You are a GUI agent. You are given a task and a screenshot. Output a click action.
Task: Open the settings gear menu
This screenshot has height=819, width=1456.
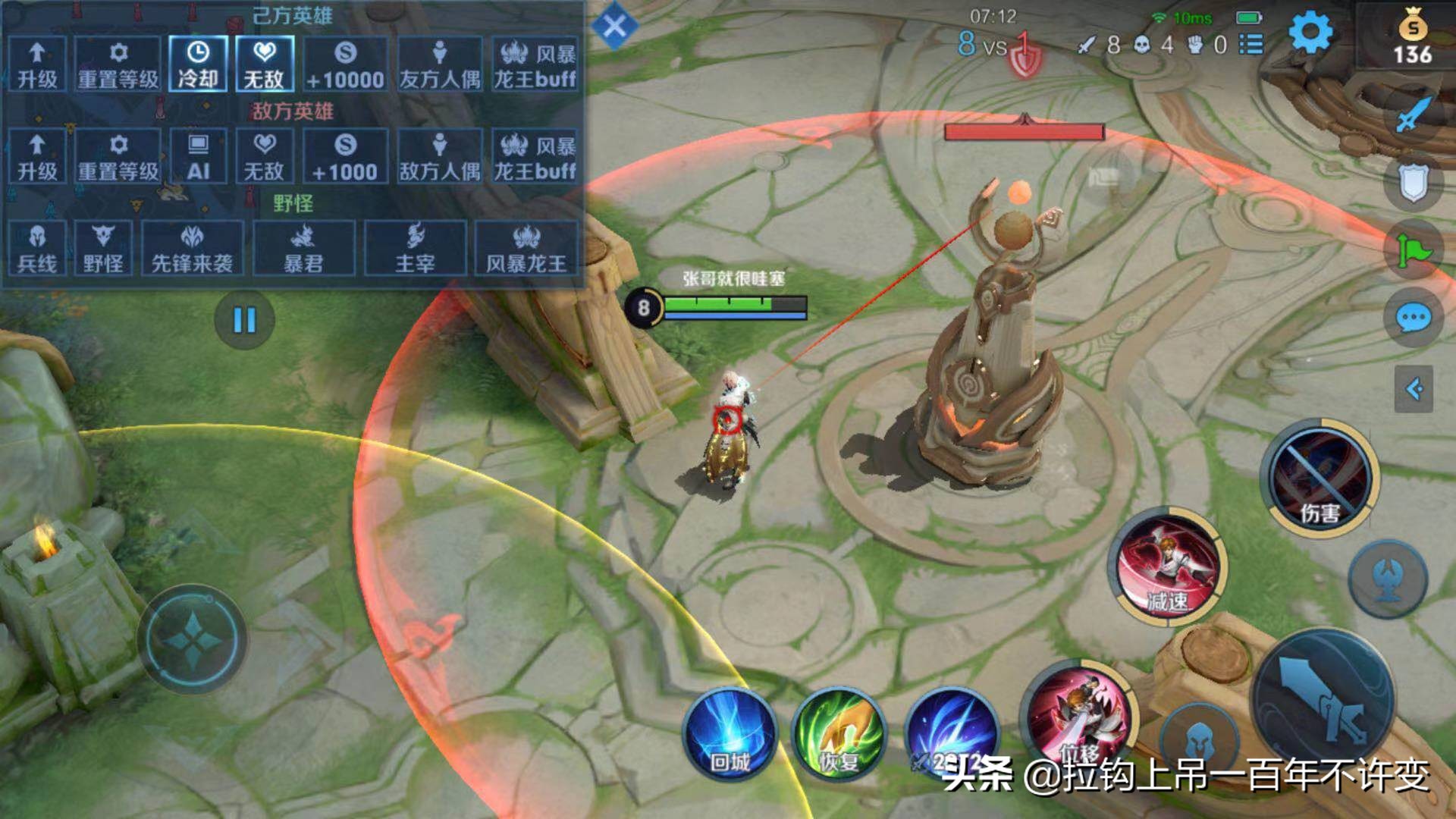(x=1310, y=33)
